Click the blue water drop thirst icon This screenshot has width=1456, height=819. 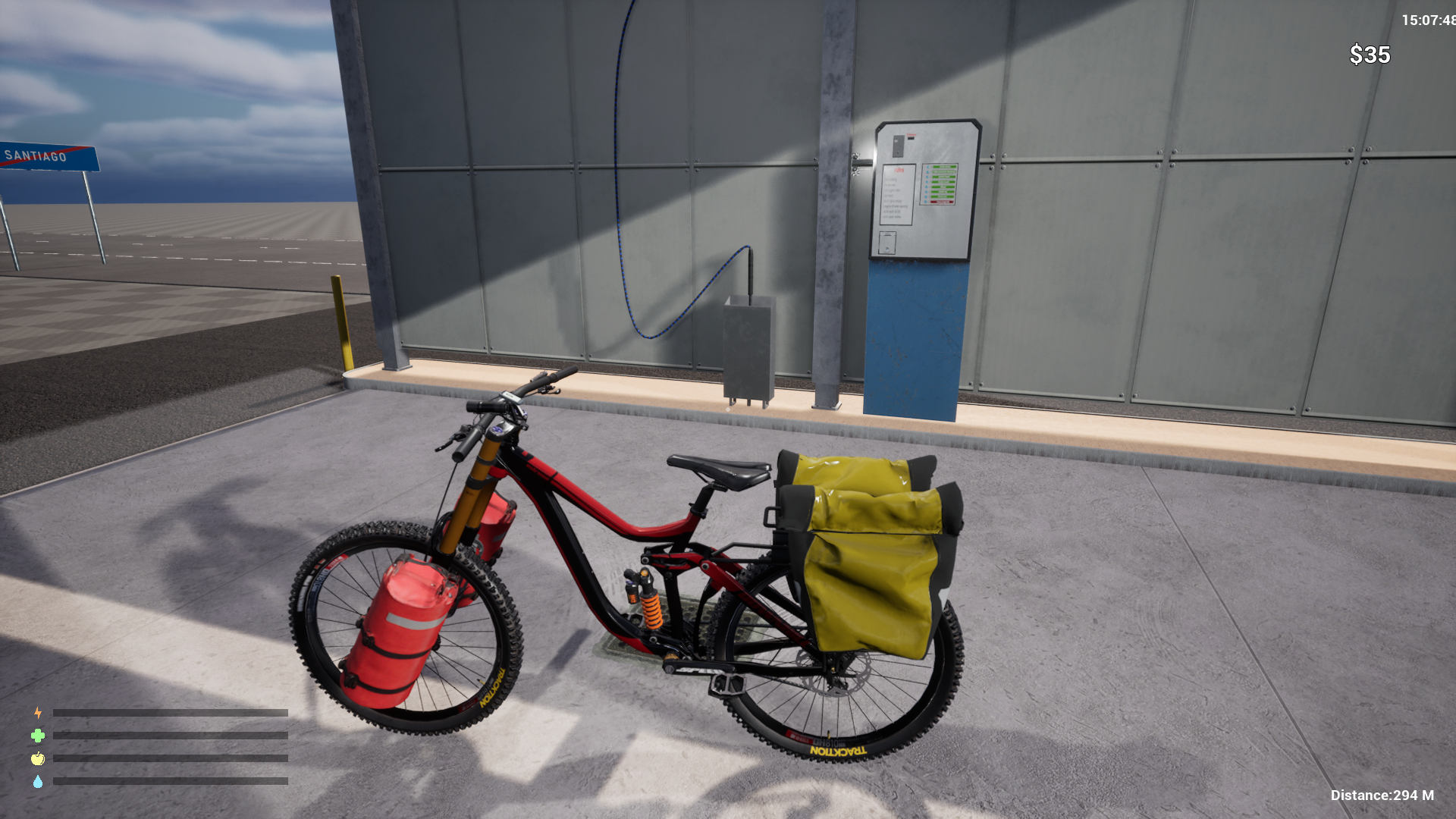[x=36, y=780]
